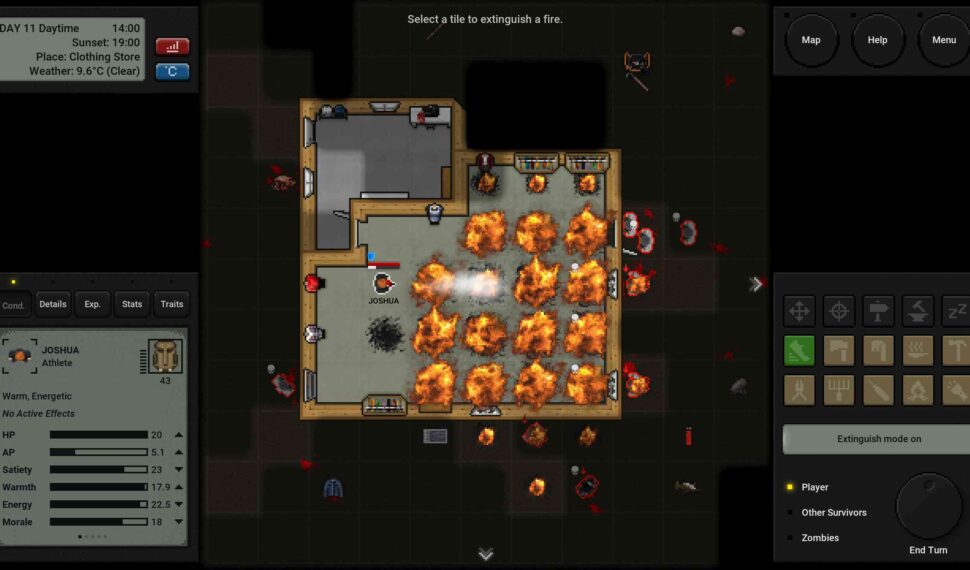
Task: Open the Map screen
Action: pos(811,40)
